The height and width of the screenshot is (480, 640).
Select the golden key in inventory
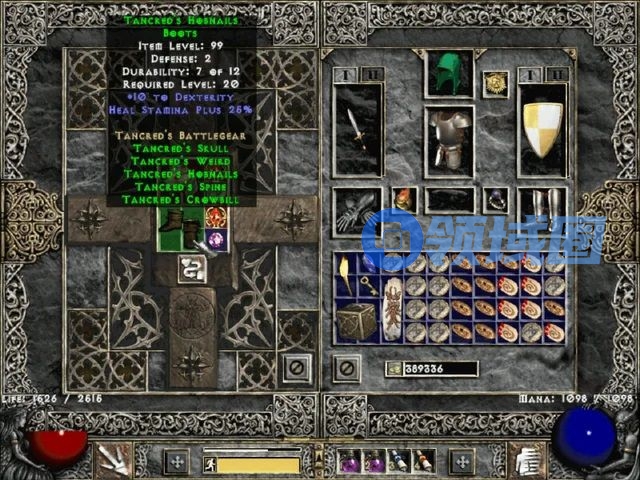368,286
